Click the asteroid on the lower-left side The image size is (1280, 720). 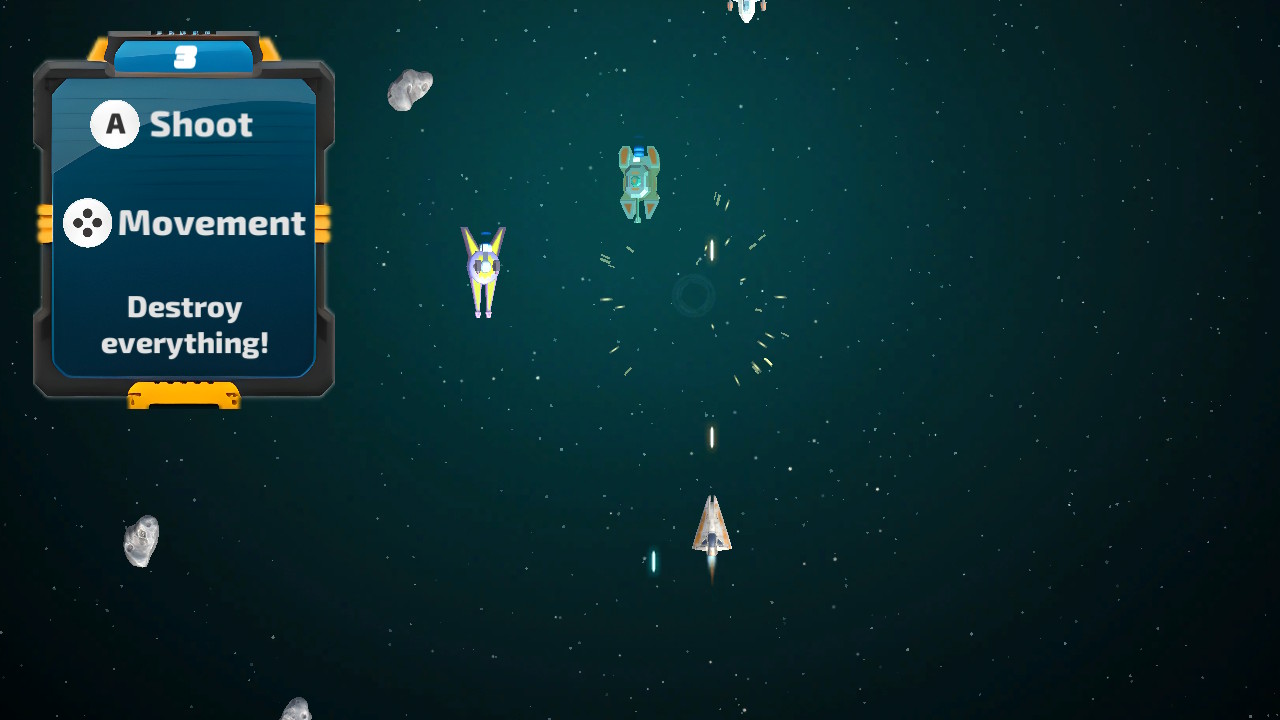[x=140, y=540]
